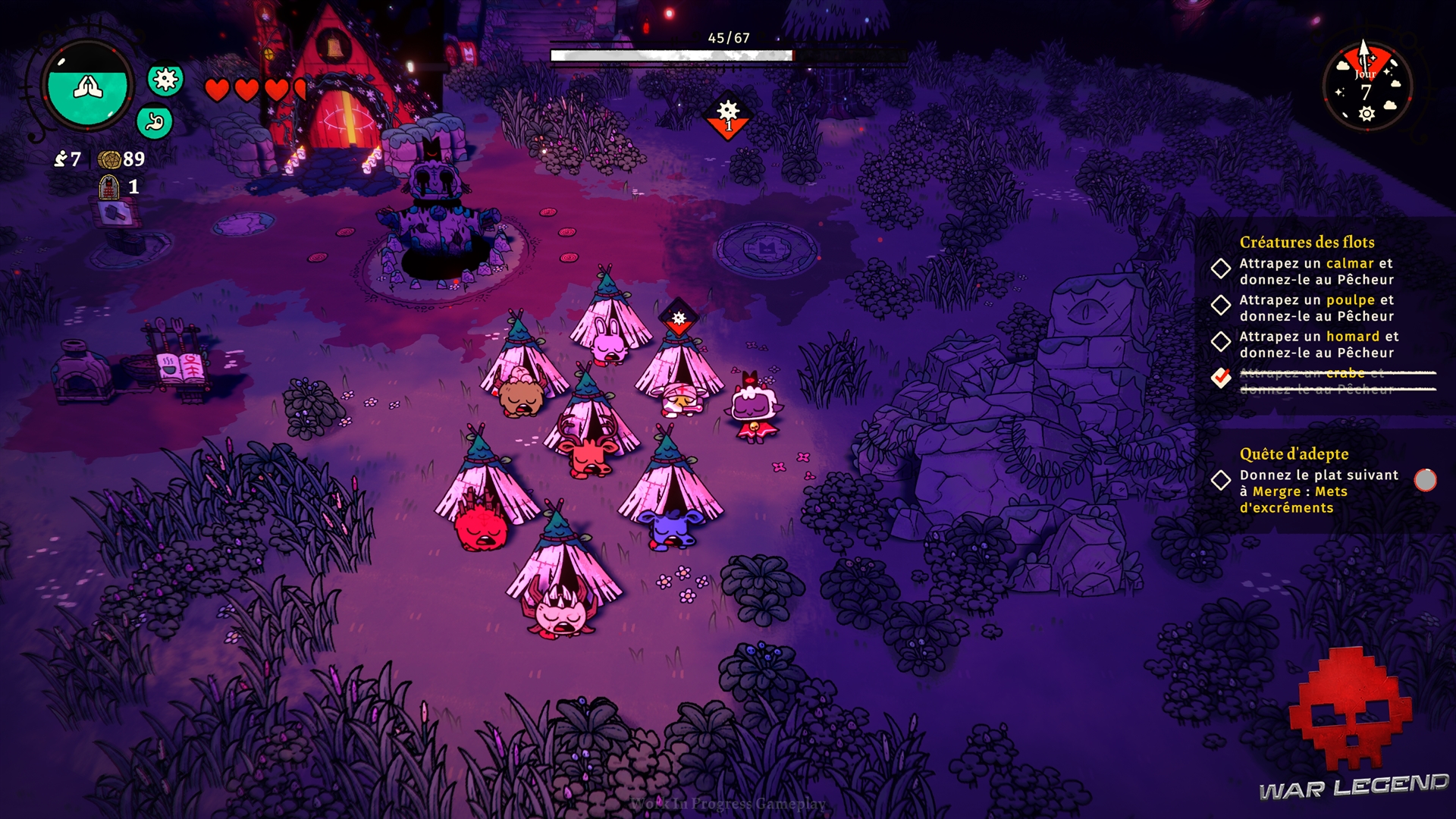Open the stomach hunger indicator
1456x819 pixels.
[x=155, y=121]
